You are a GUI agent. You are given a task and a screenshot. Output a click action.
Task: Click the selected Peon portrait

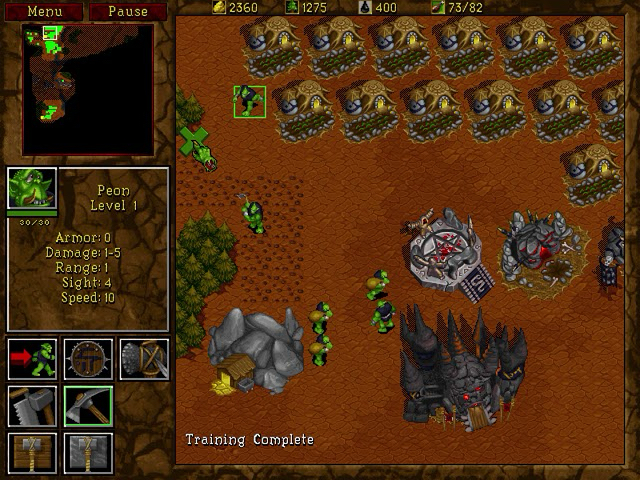(x=31, y=188)
